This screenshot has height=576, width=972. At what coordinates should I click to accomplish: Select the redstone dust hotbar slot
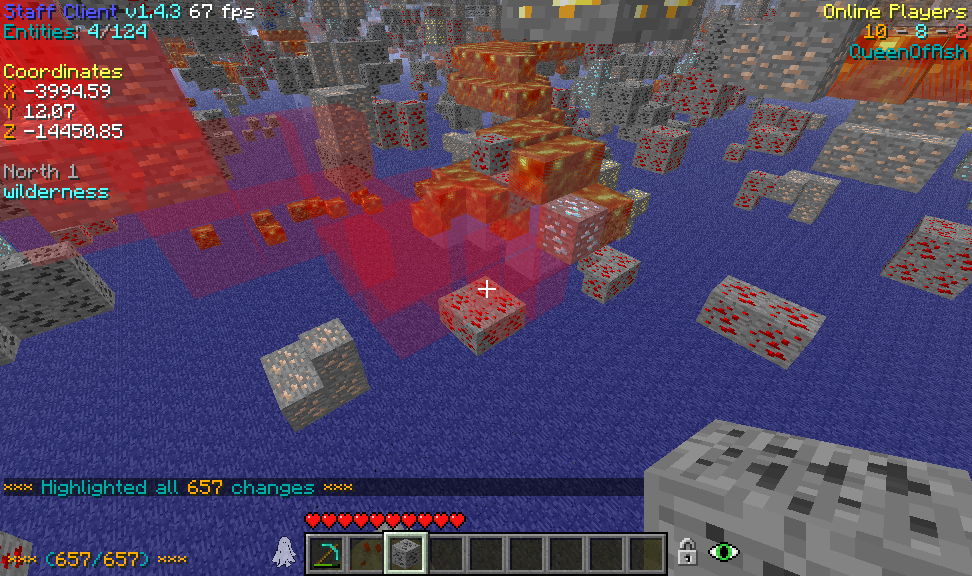[x=366, y=553]
